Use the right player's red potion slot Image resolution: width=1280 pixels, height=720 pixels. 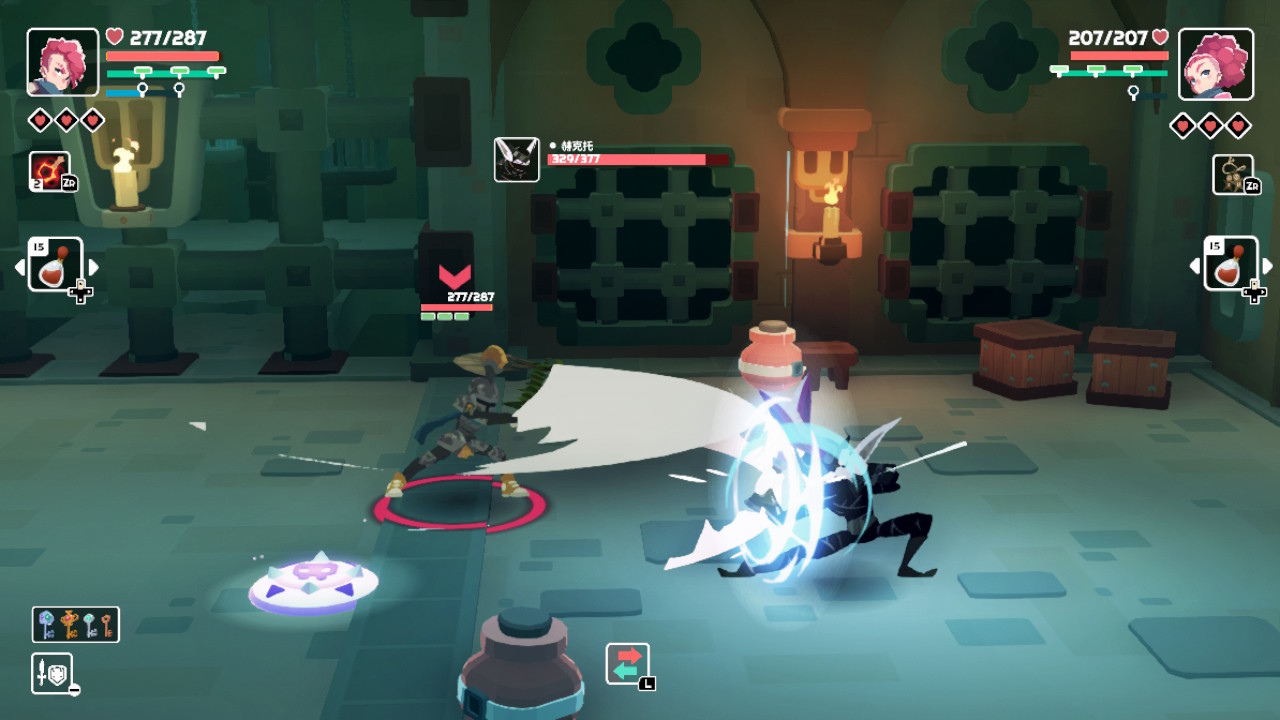point(1231,265)
